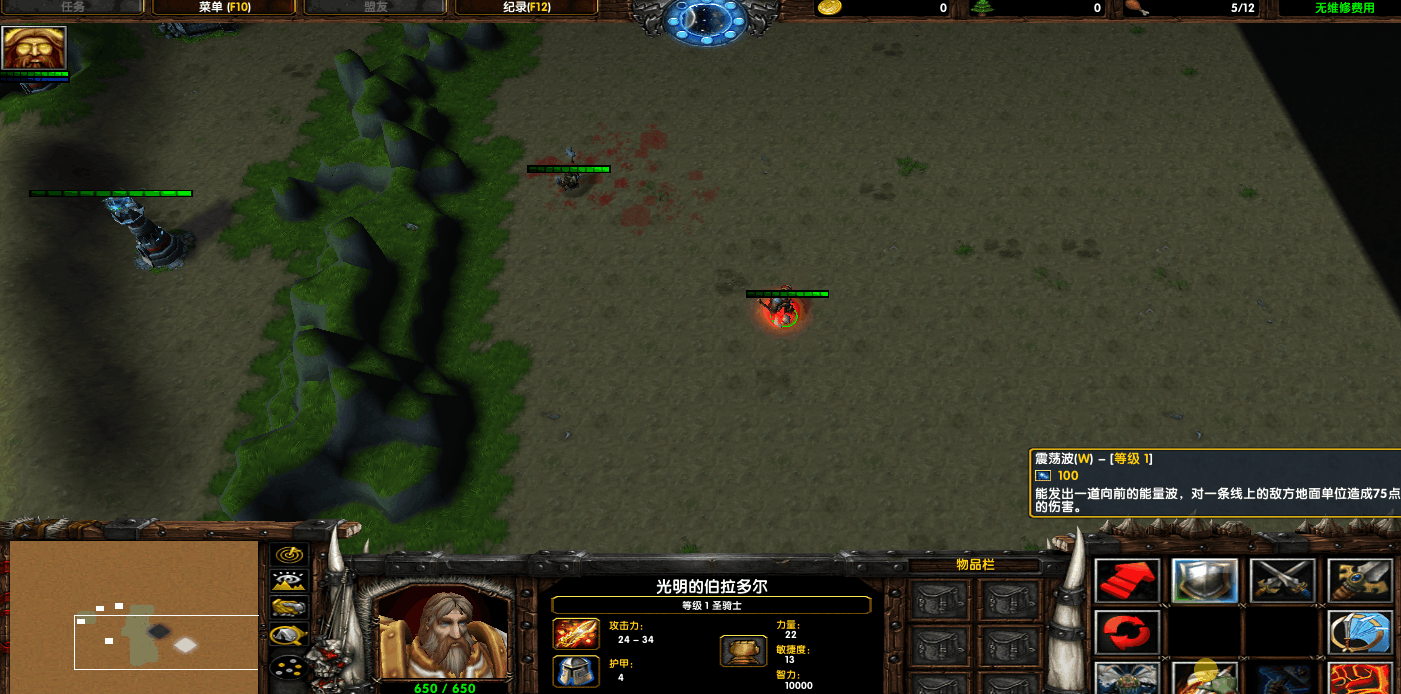The width and height of the screenshot is (1401, 694).
Task: Activate the minimap signal ping button
Action: click(x=290, y=554)
